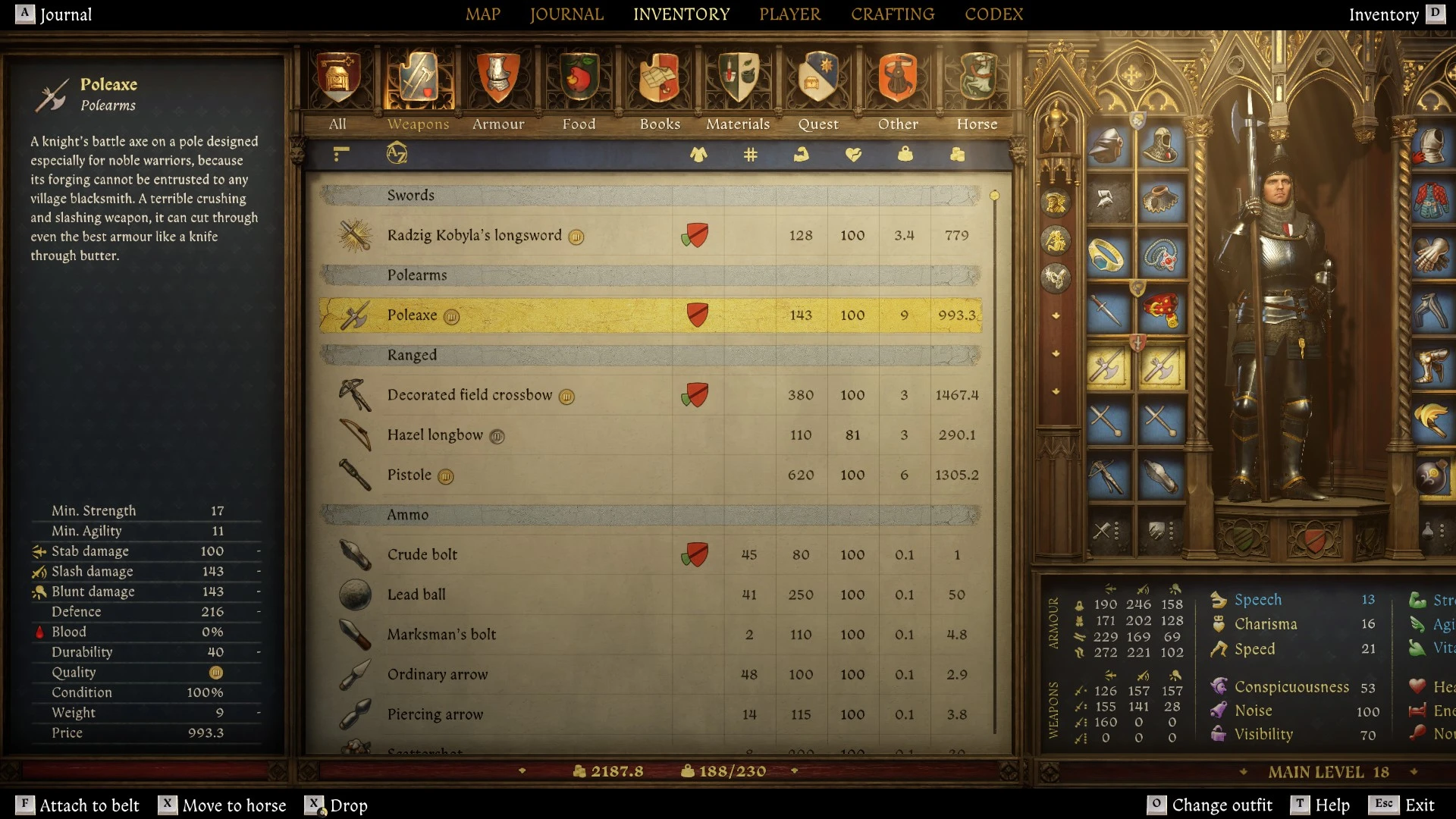The height and width of the screenshot is (819, 1456).
Task: Sort by condition using the heart icon
Action: pyautogui.click(x=854, y=154)
